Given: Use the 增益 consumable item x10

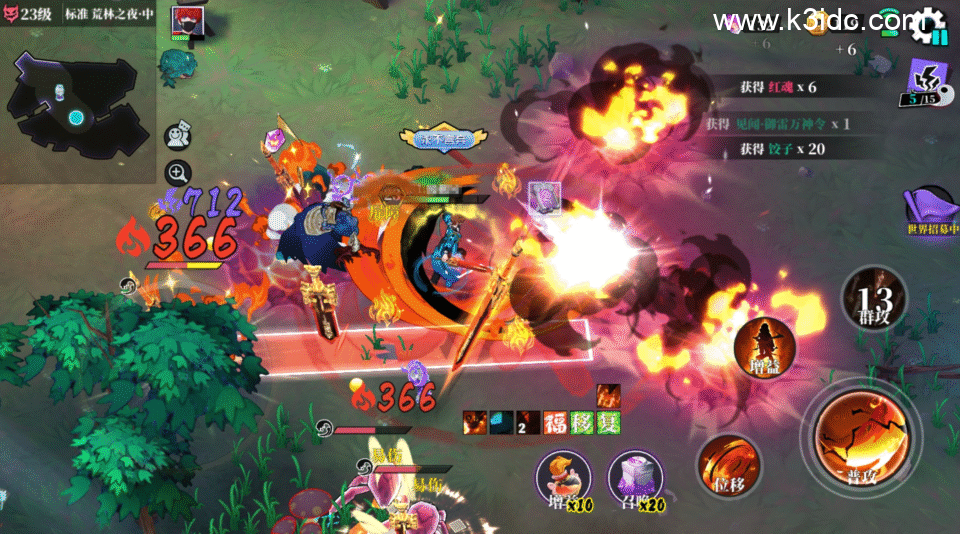Looking at the screenshot, I should [564, 478].
